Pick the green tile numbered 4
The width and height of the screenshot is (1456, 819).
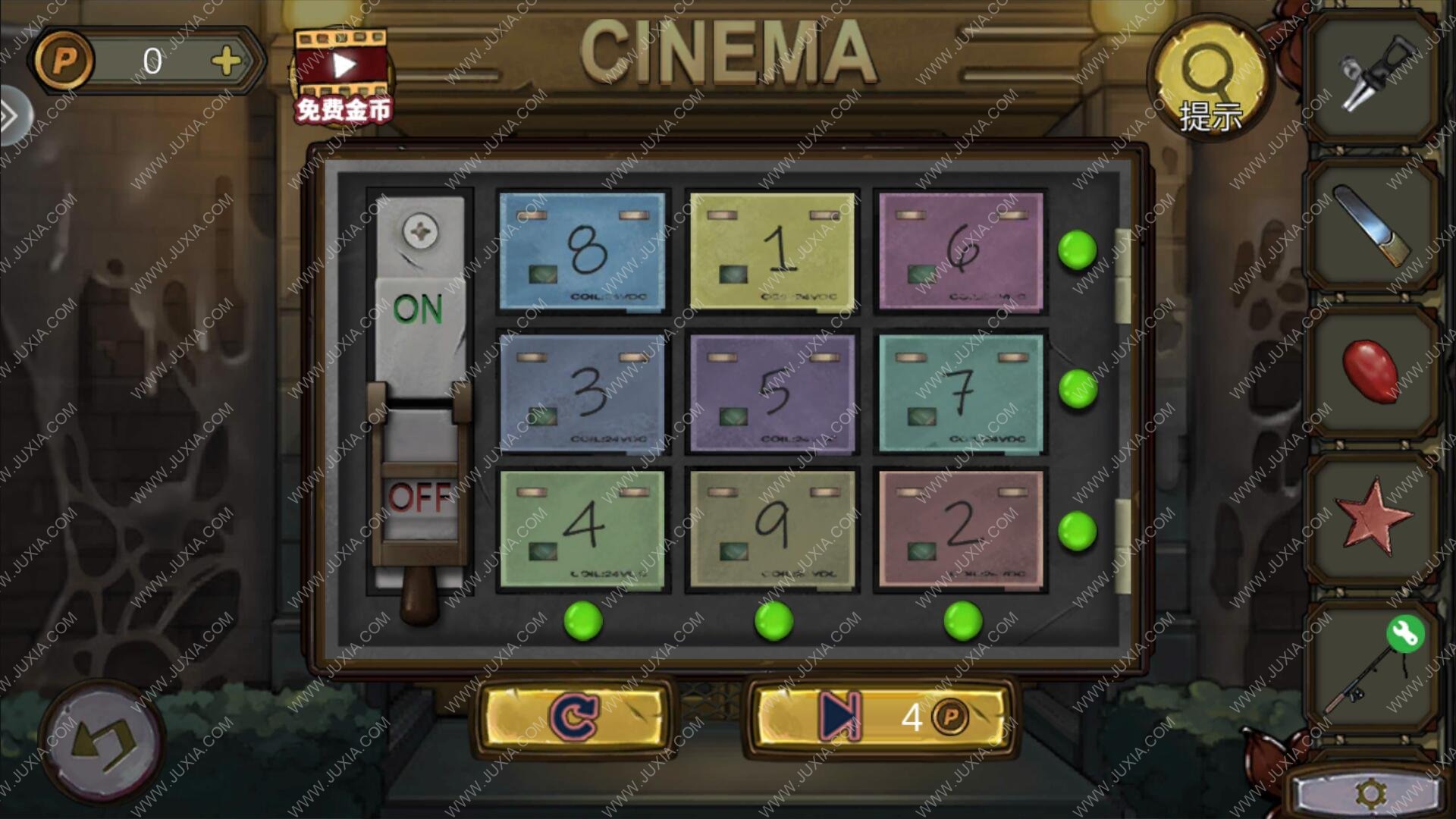point(582,529)
